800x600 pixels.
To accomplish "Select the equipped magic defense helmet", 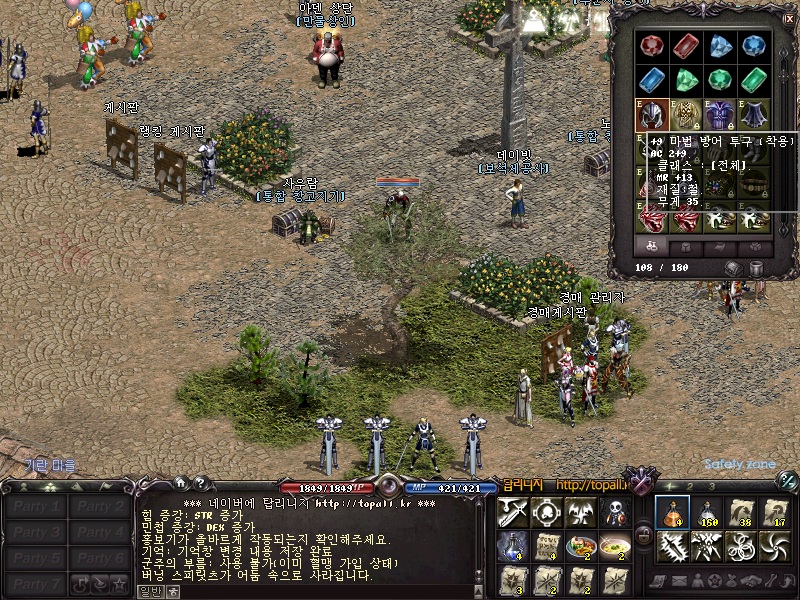I will click(x=652, y=113).
